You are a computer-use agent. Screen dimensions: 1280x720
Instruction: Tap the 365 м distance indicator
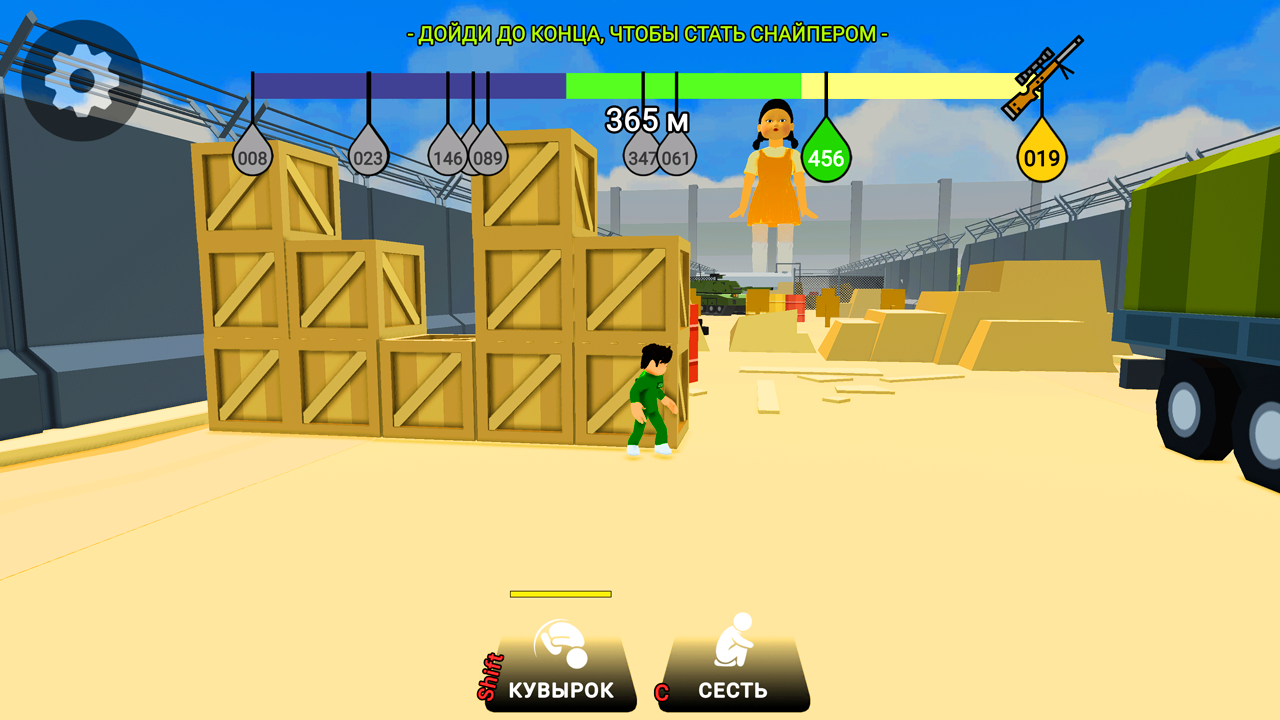point(646,120)
